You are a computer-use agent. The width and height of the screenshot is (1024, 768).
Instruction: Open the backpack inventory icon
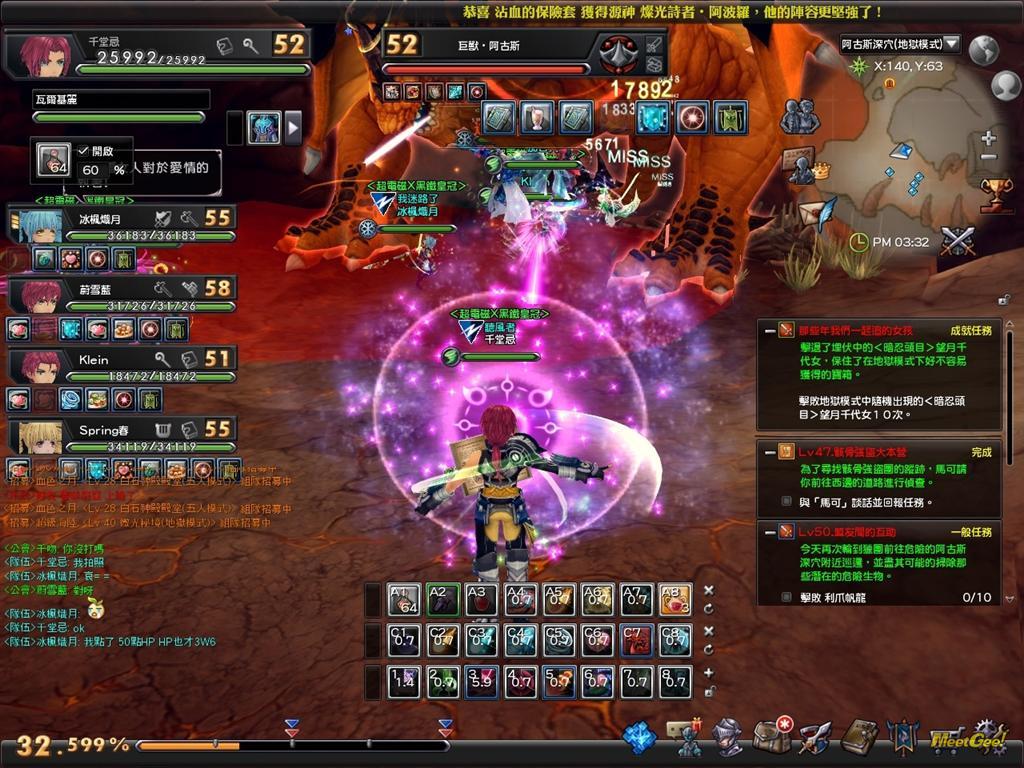pos(772,737)
